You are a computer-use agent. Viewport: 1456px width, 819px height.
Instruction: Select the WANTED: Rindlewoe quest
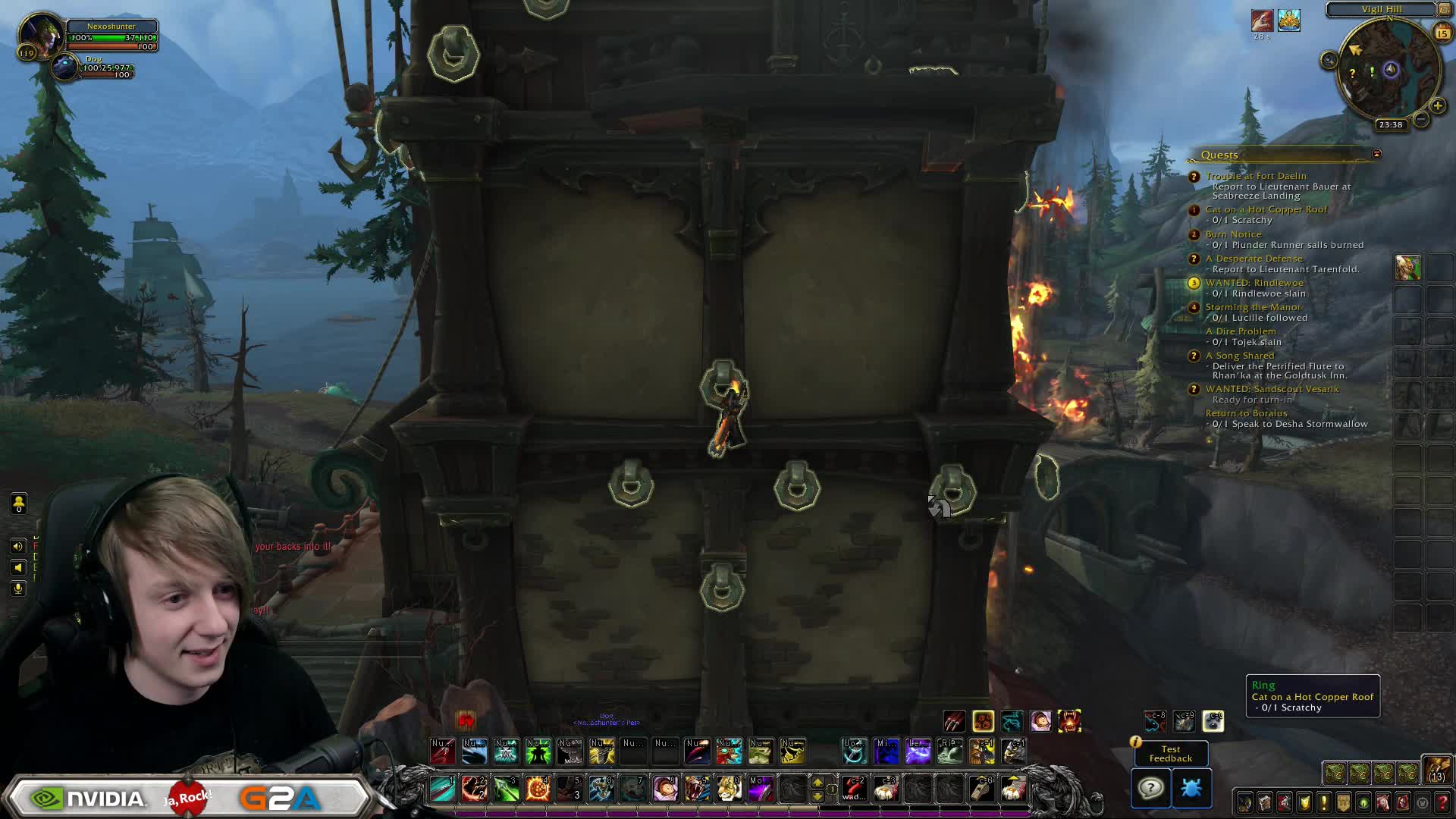(x=1254, y=283)
